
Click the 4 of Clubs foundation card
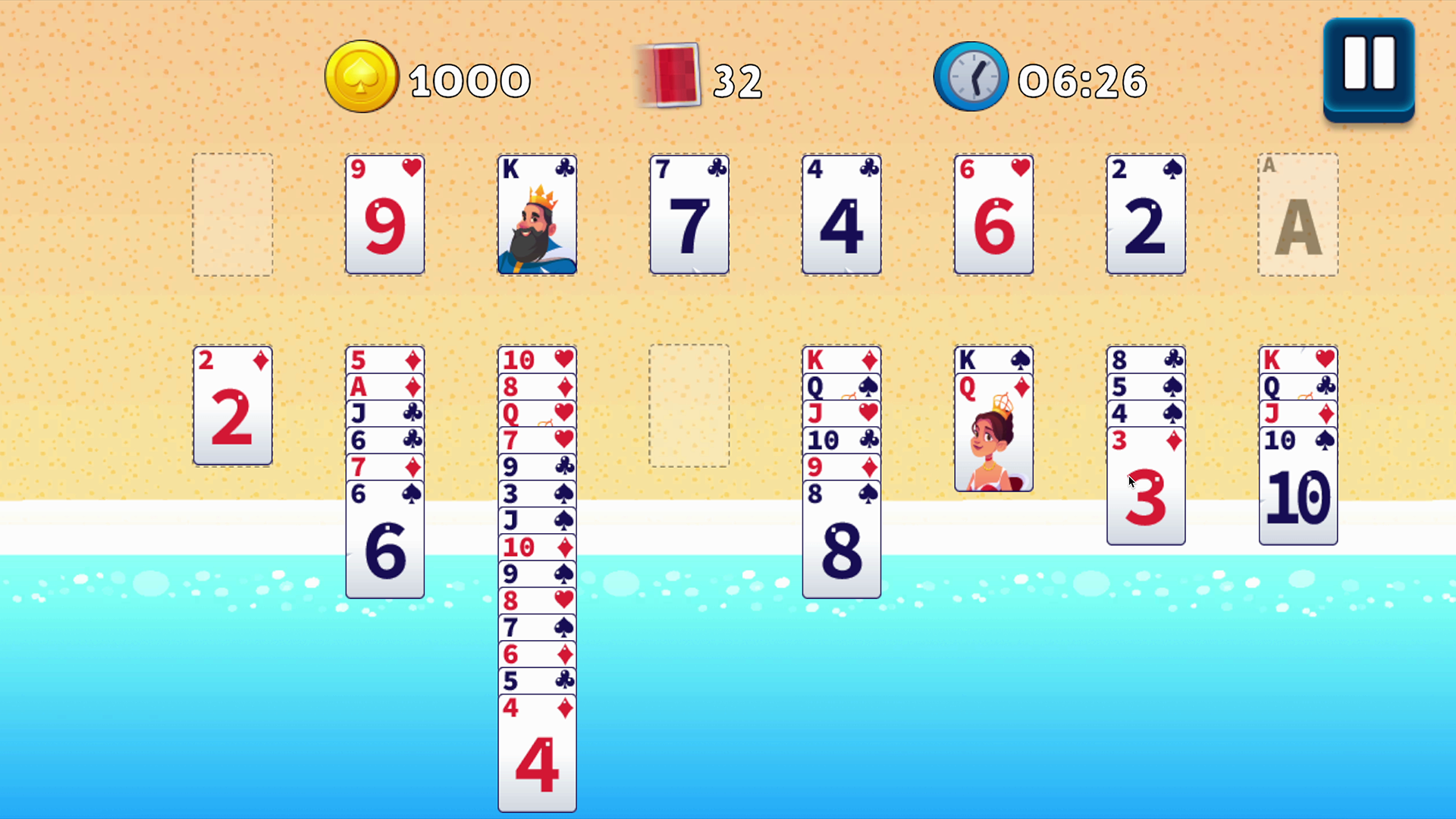pyautogui.click(x=842, y=215)
